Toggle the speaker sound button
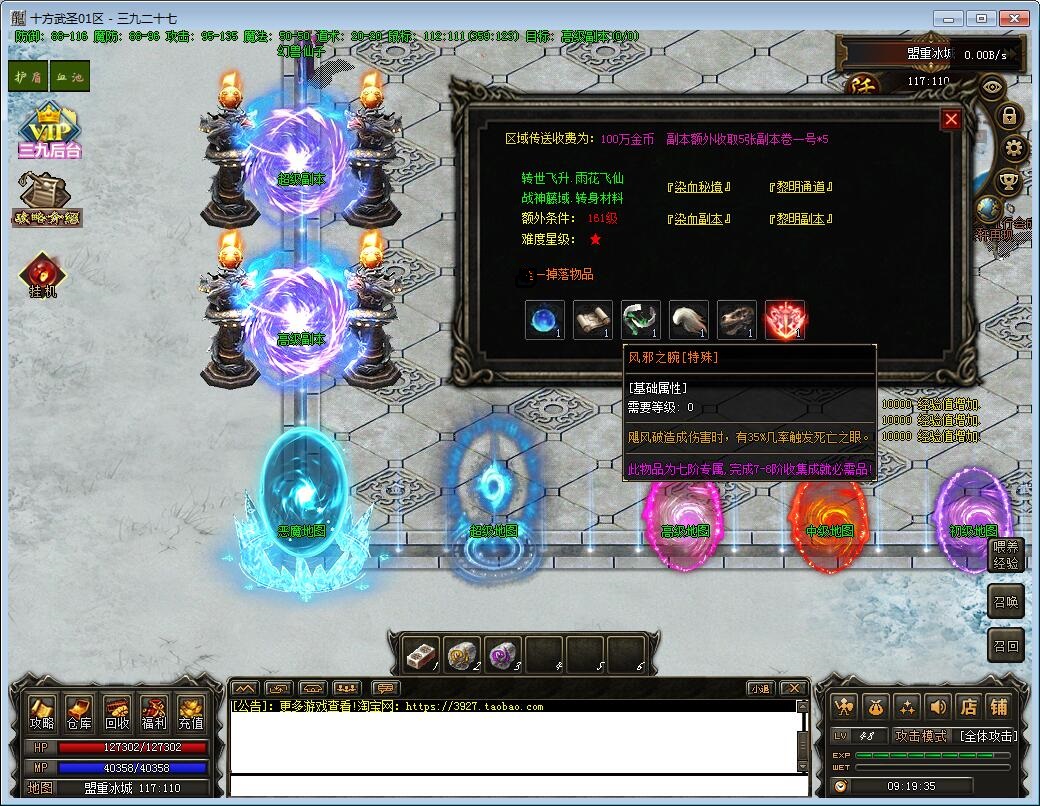 click(937, 706)
